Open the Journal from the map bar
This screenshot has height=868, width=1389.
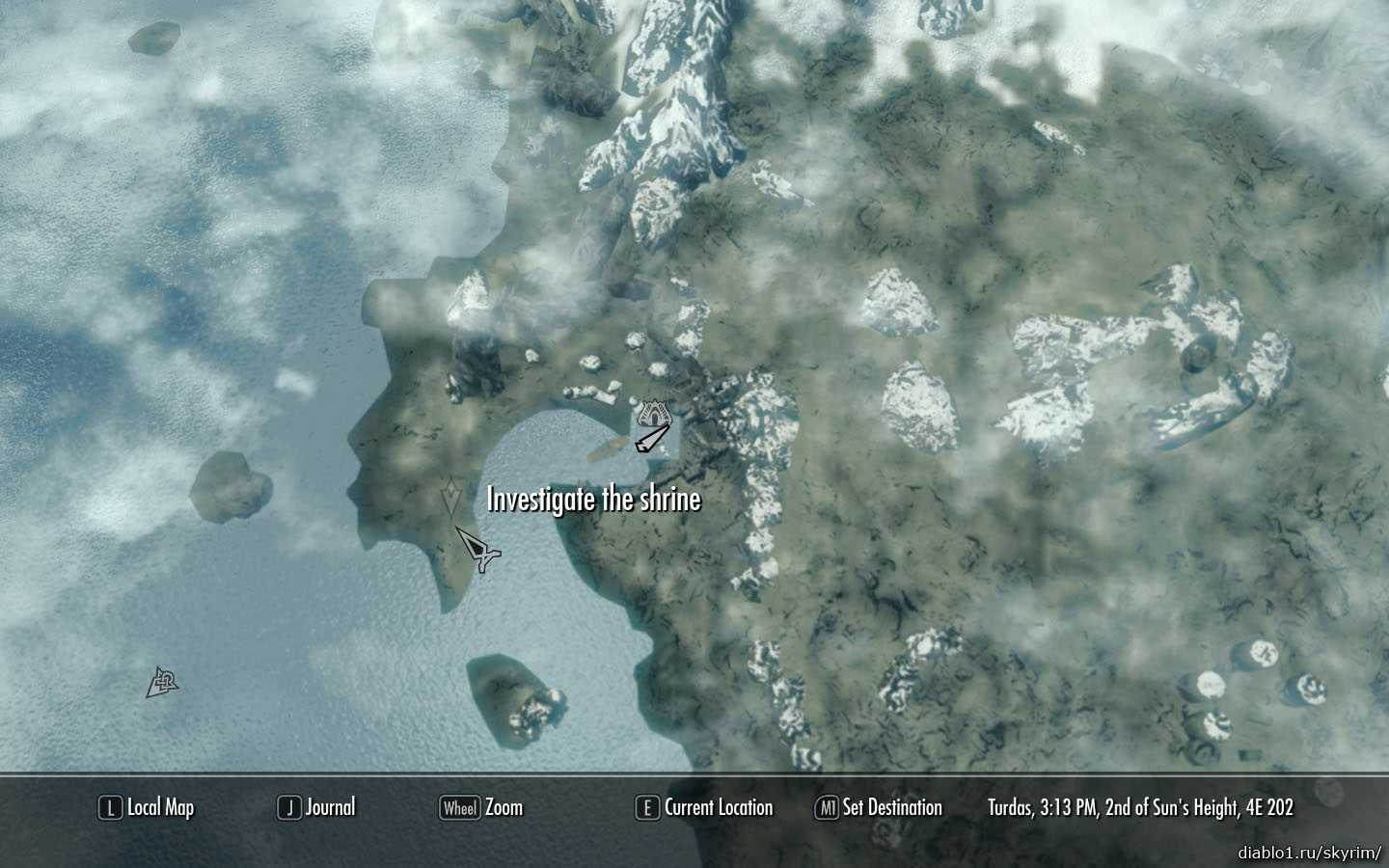coord(316,808)
